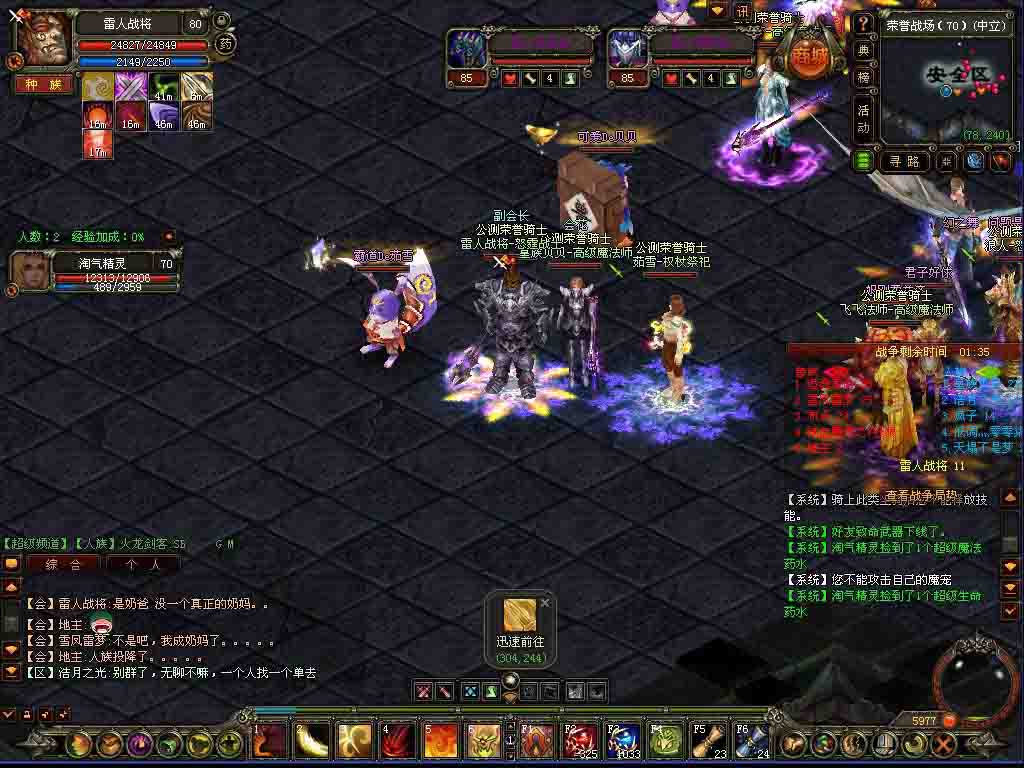This screenshot has width=1024, height=768.
Task: Click the red X button on bottom bar
Action: click(943, 744)
